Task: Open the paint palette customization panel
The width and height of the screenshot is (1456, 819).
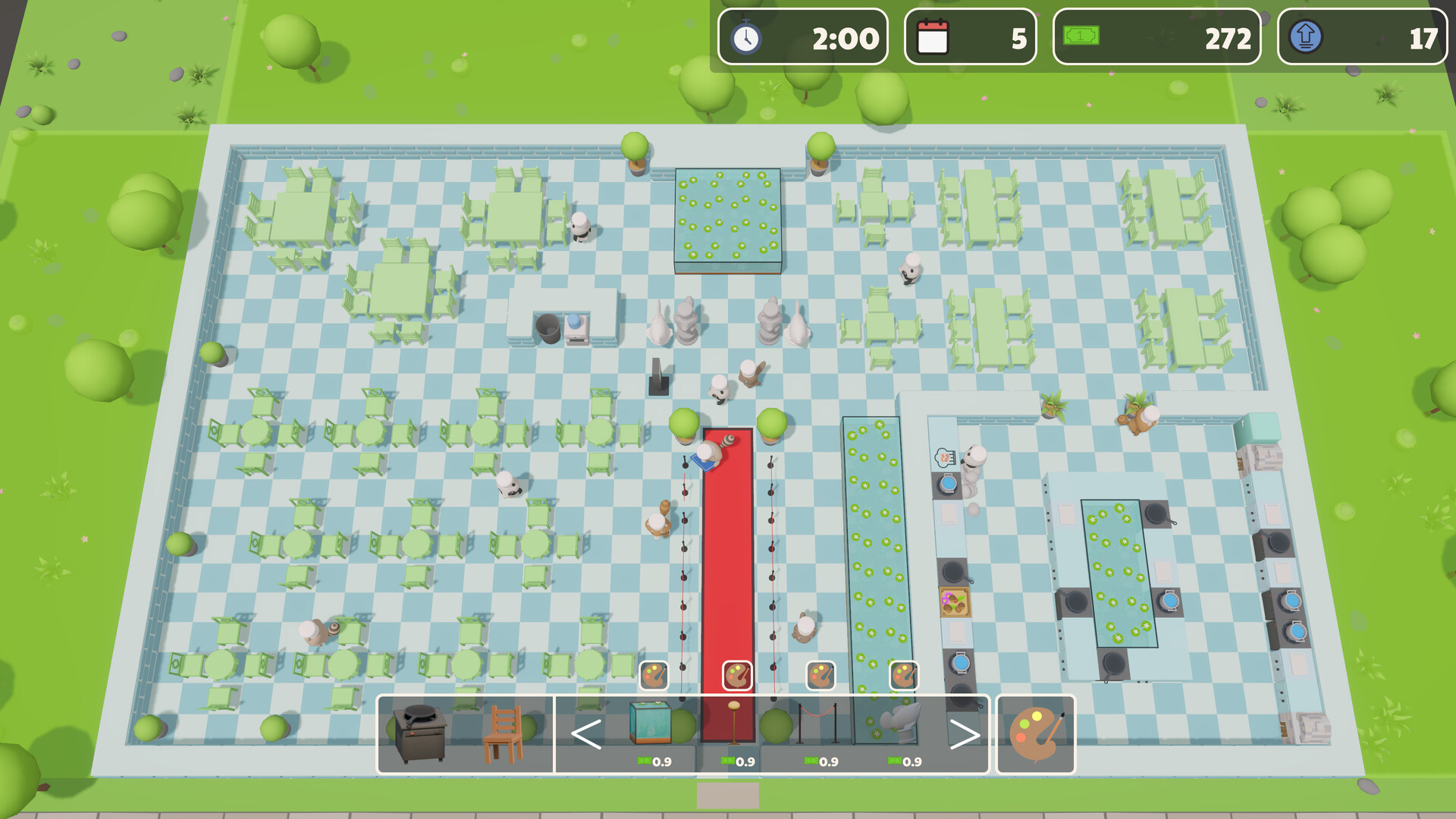Action: 1037,732
